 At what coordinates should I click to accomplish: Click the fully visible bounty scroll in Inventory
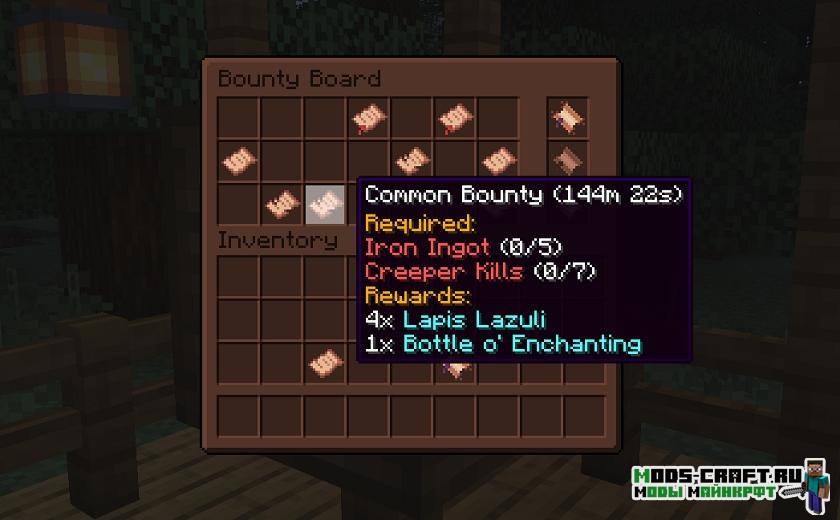click(x=324, y=361)
